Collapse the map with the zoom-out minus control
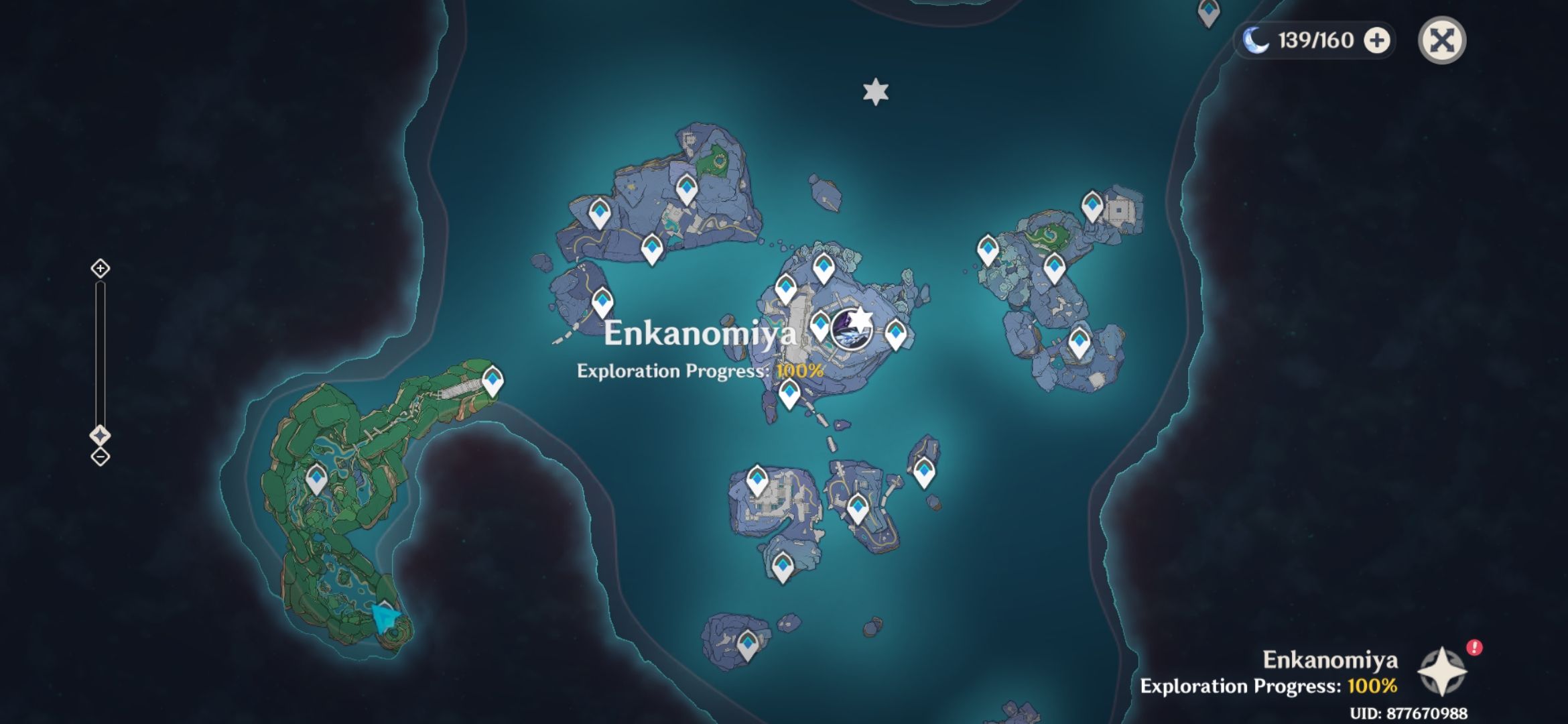 [99, 457]
